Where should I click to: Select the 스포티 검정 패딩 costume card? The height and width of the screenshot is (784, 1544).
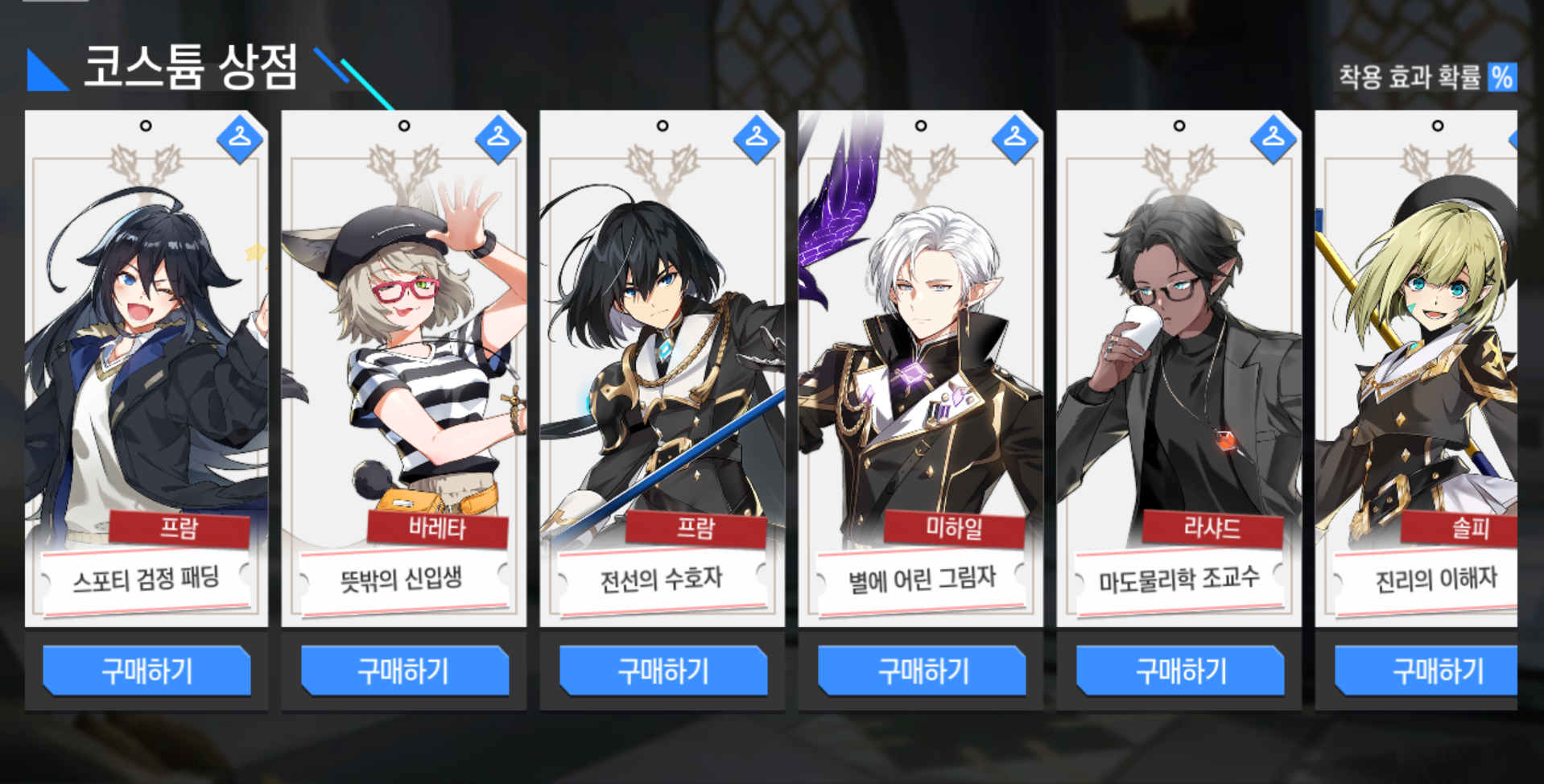coord(147,362)
